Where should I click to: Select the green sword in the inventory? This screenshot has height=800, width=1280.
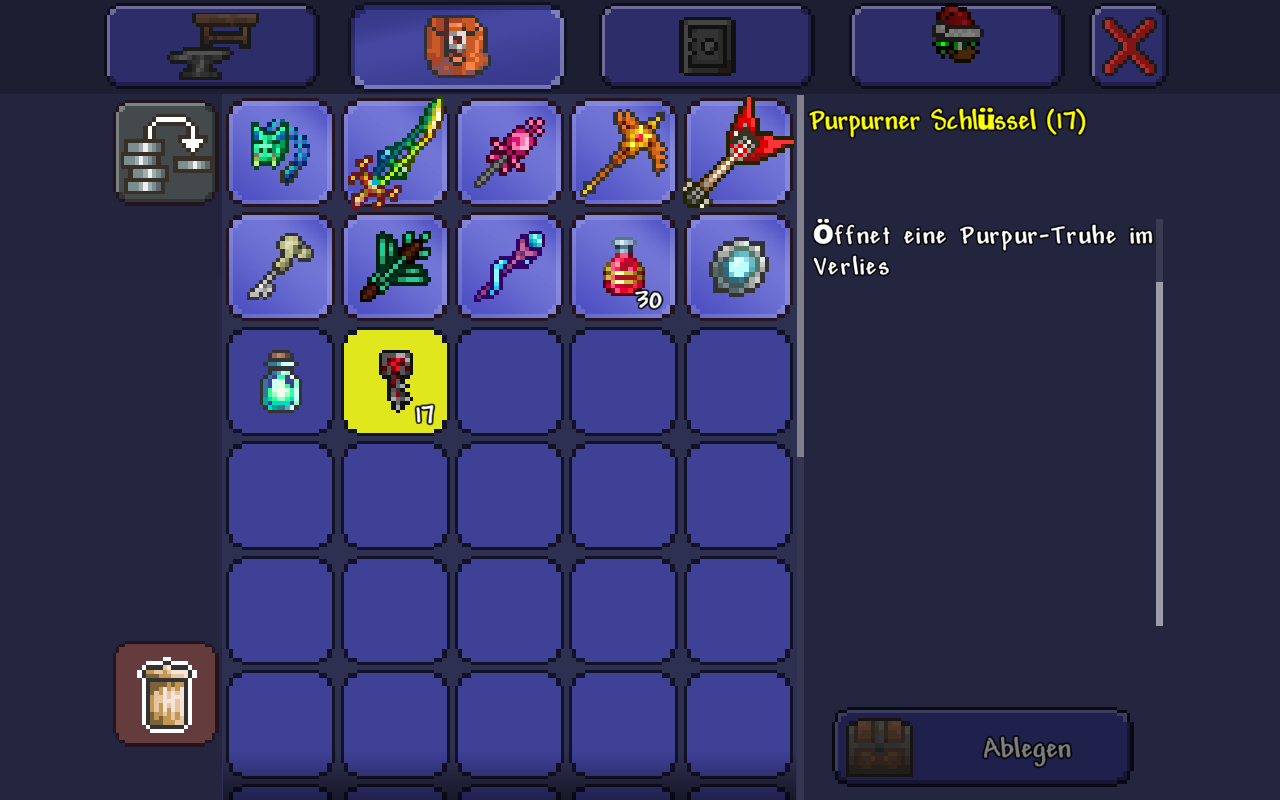(394, 152)
